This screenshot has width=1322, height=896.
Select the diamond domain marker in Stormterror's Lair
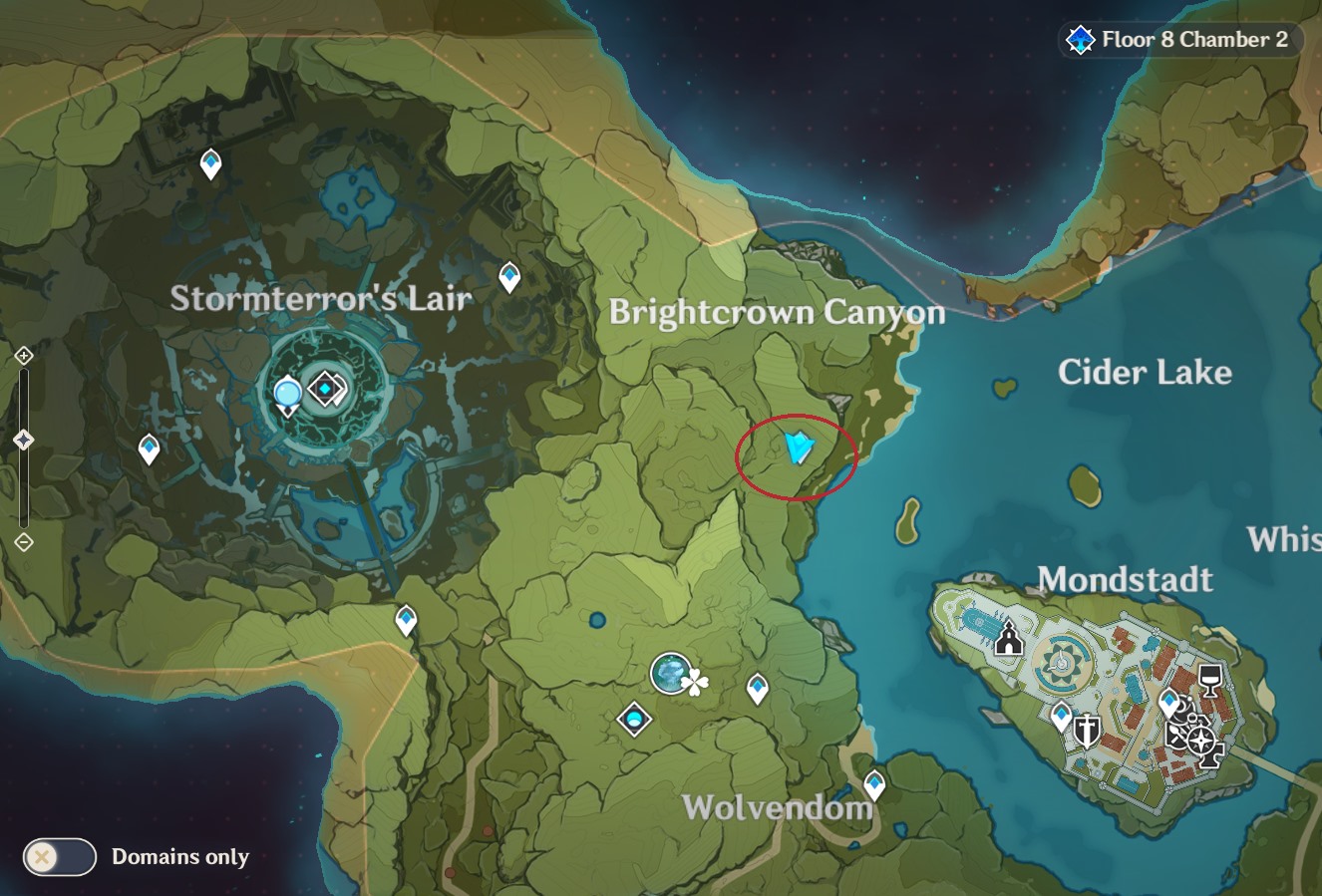(325, 389)
